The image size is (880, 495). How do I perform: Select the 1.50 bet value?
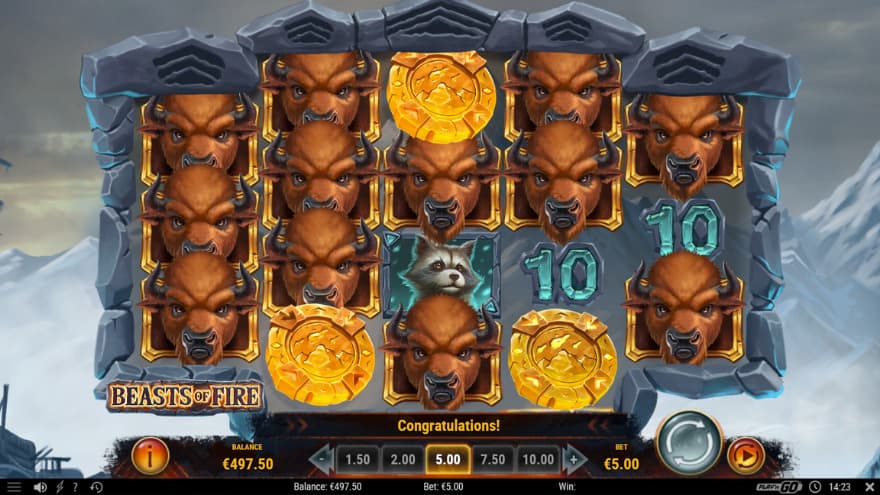(356, 459)
